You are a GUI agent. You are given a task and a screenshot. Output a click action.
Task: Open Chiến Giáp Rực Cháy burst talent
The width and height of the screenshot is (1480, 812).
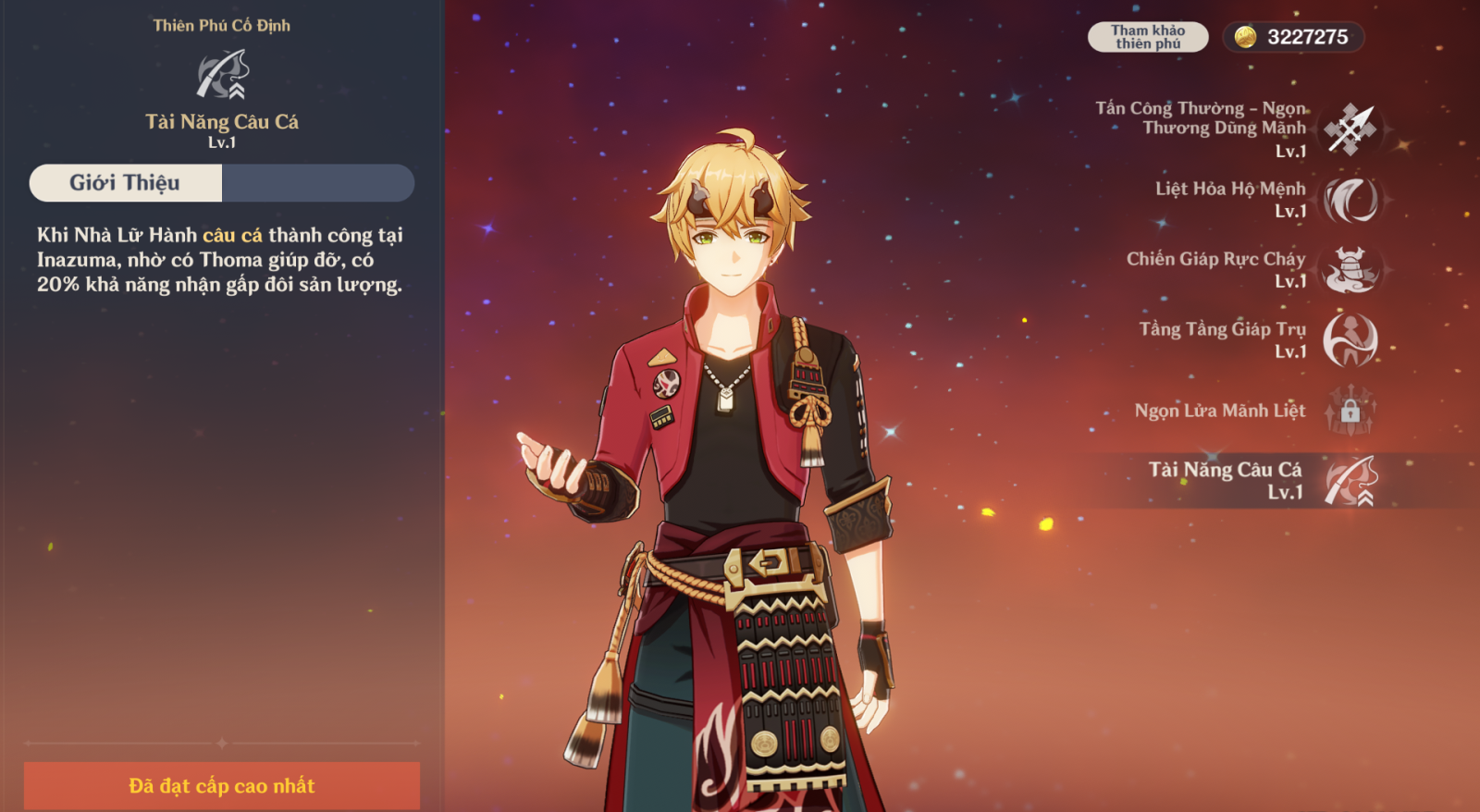[1350, 270]
